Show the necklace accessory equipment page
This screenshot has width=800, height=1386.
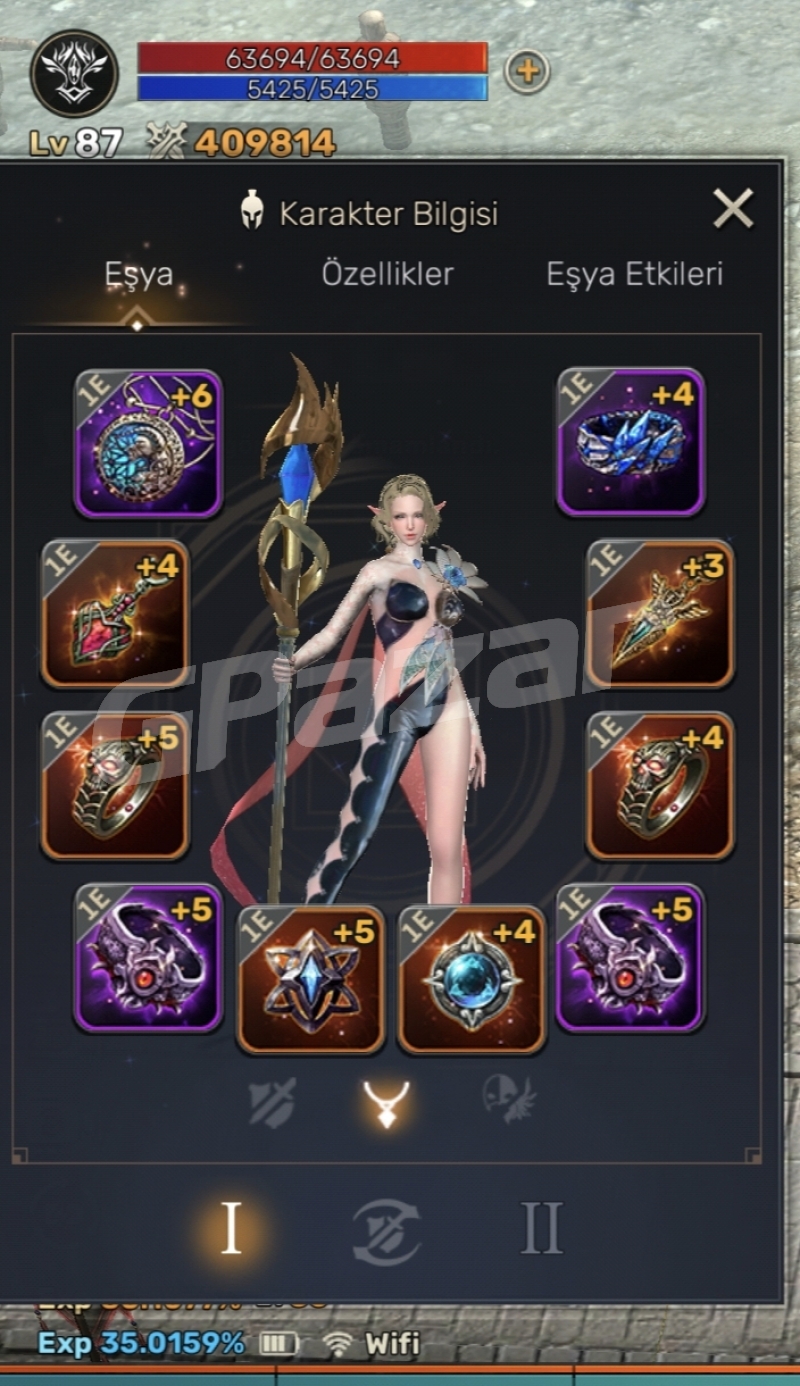pos(386,1102)
